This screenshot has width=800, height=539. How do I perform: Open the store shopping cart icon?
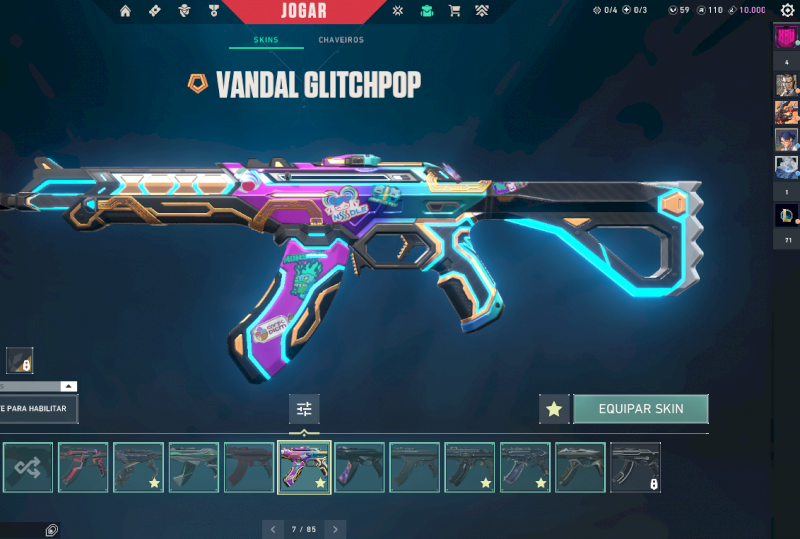point(454,11)
